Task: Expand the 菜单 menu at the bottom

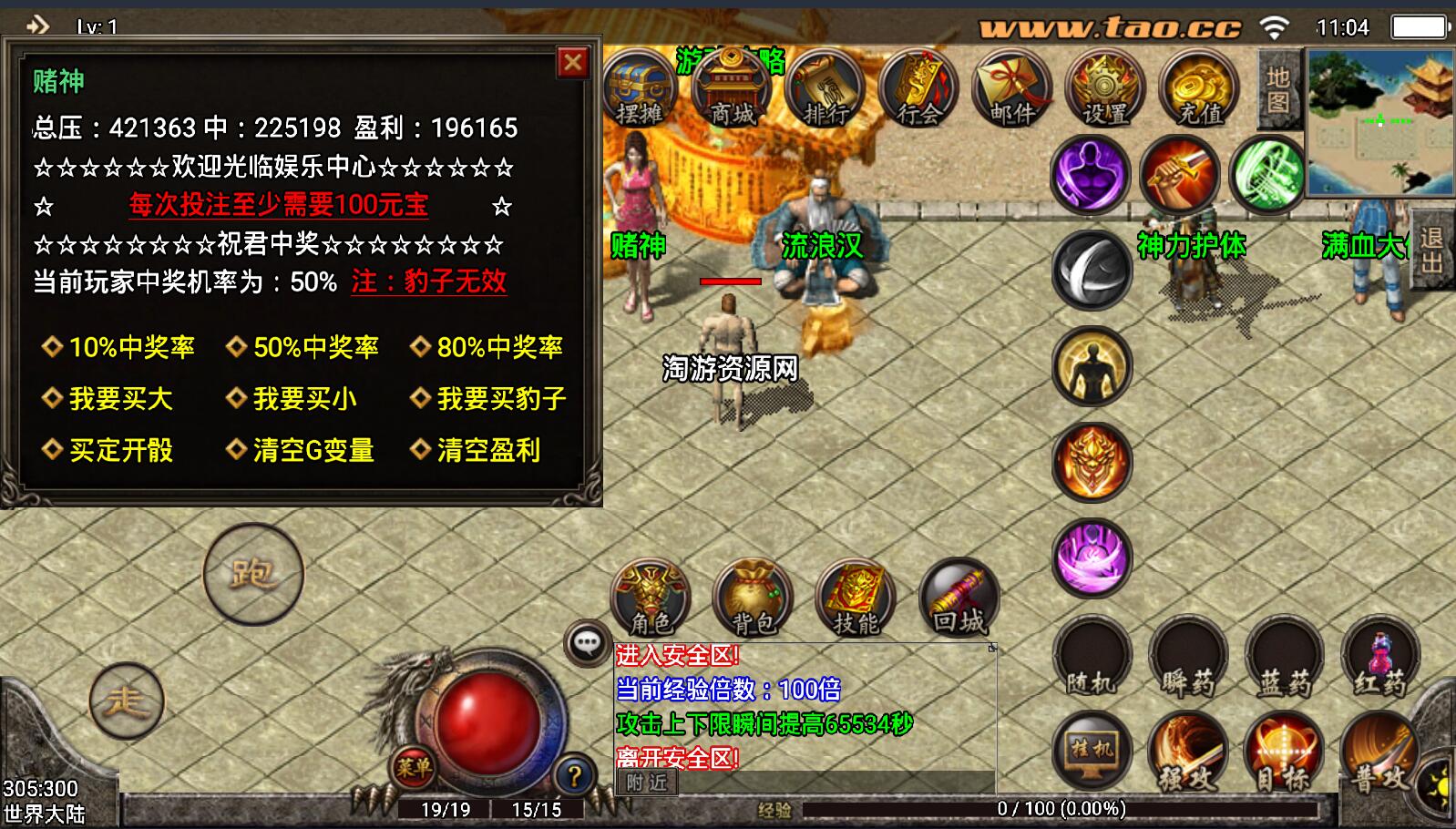Action: click(x=415, y=770)
